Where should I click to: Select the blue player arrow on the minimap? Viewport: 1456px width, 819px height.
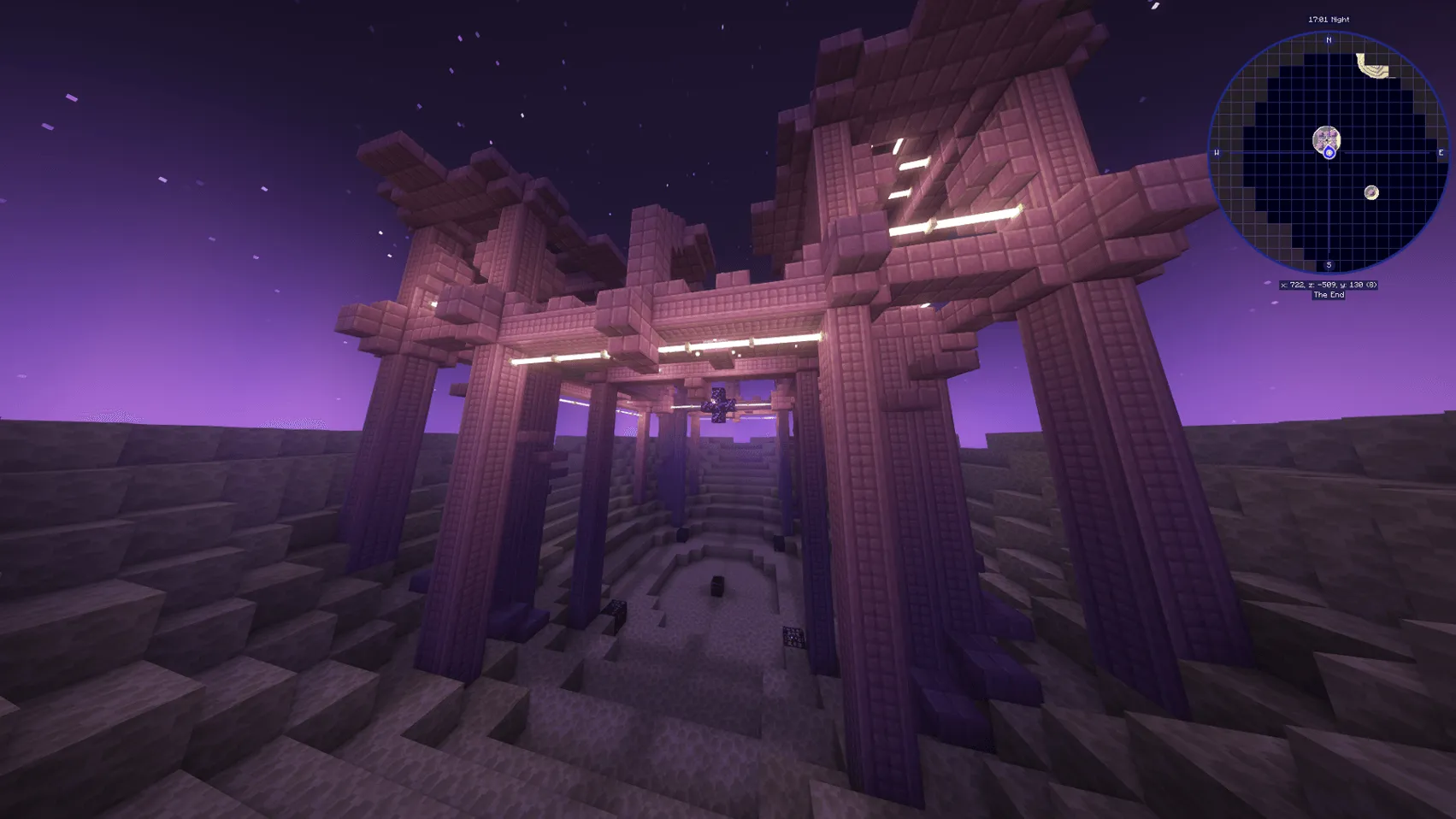(1329, 152)
